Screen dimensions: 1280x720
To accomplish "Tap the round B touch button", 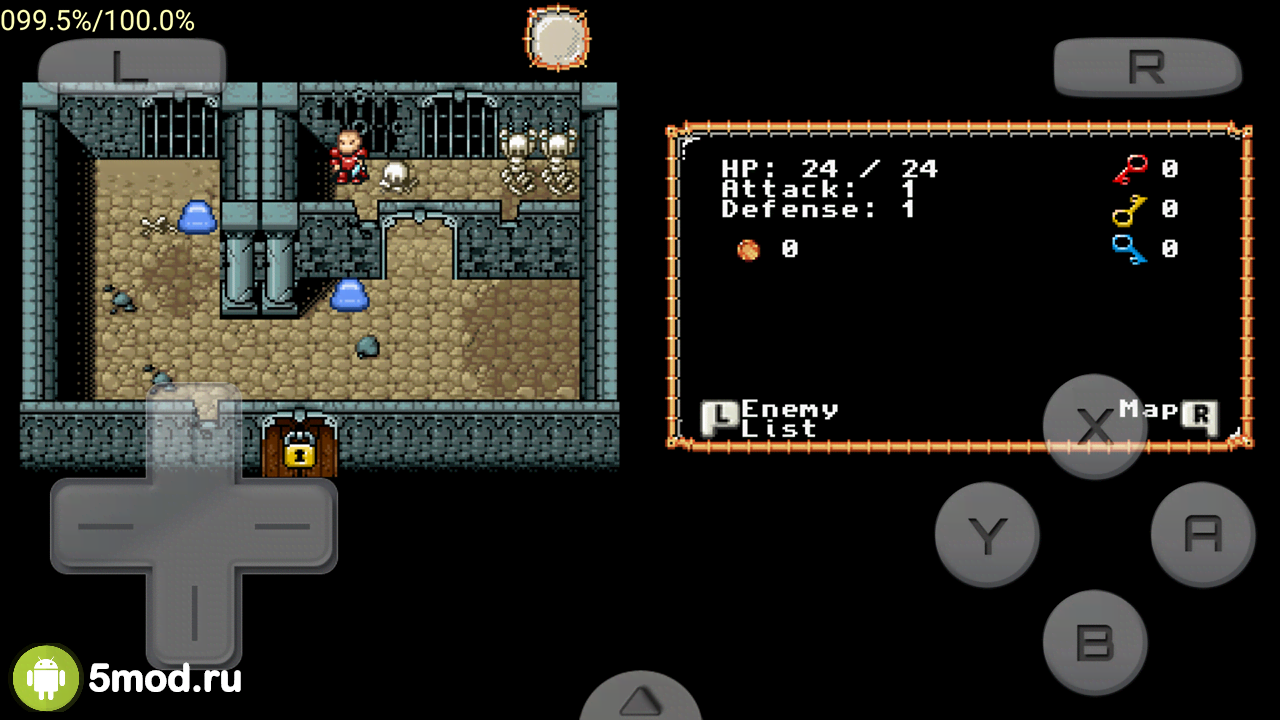I will pos(1095,643).
